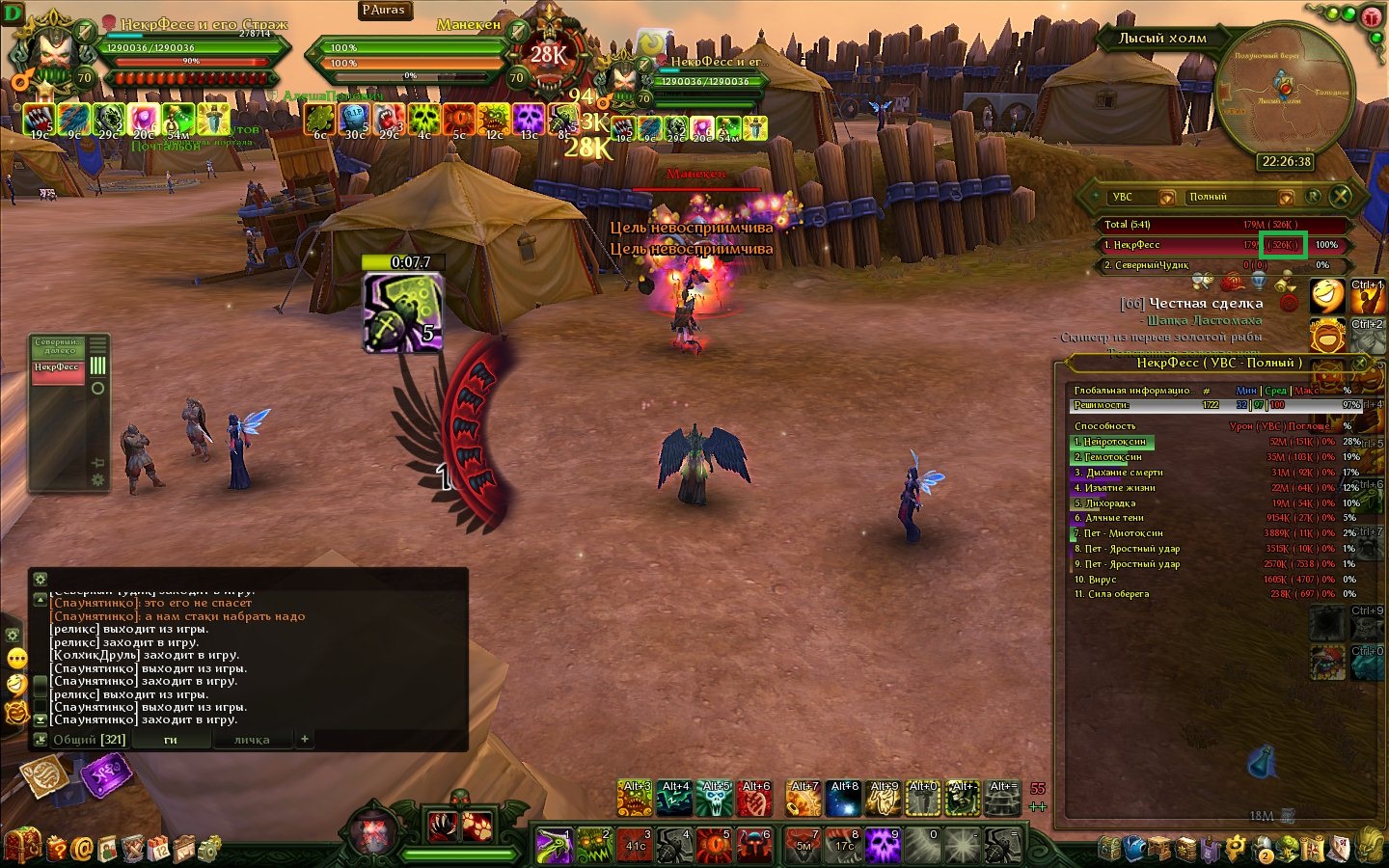Add a new chat tab with plus
This screenshot has height=868, width=1389.
point(305,739)
